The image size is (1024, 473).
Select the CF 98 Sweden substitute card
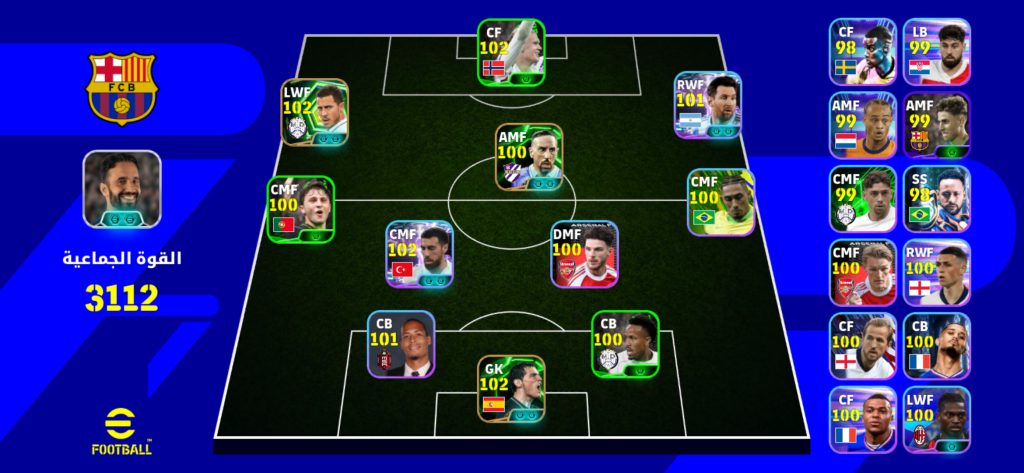[862, 50]
